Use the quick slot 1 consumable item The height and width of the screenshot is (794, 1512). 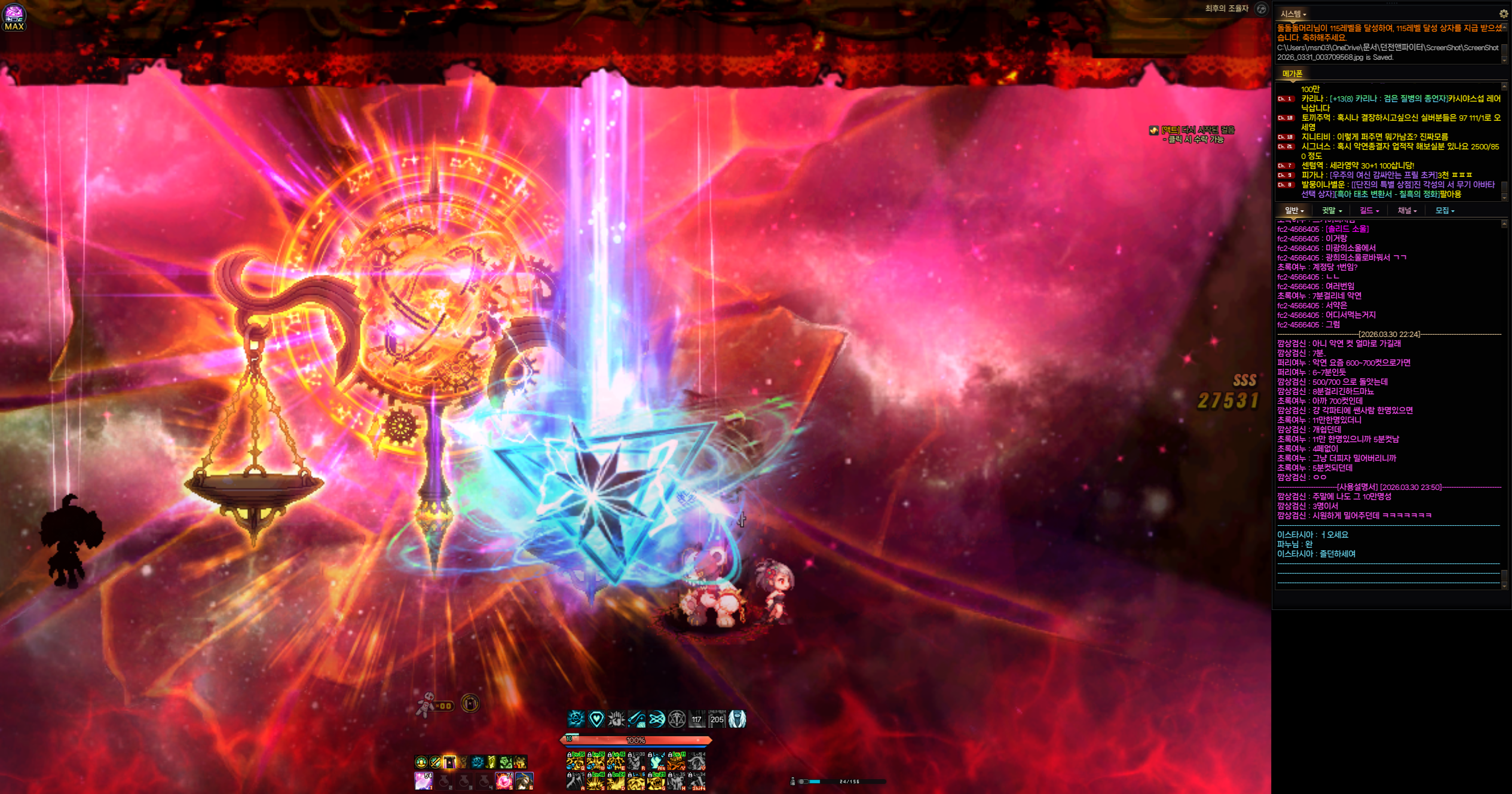pos(424,780)
